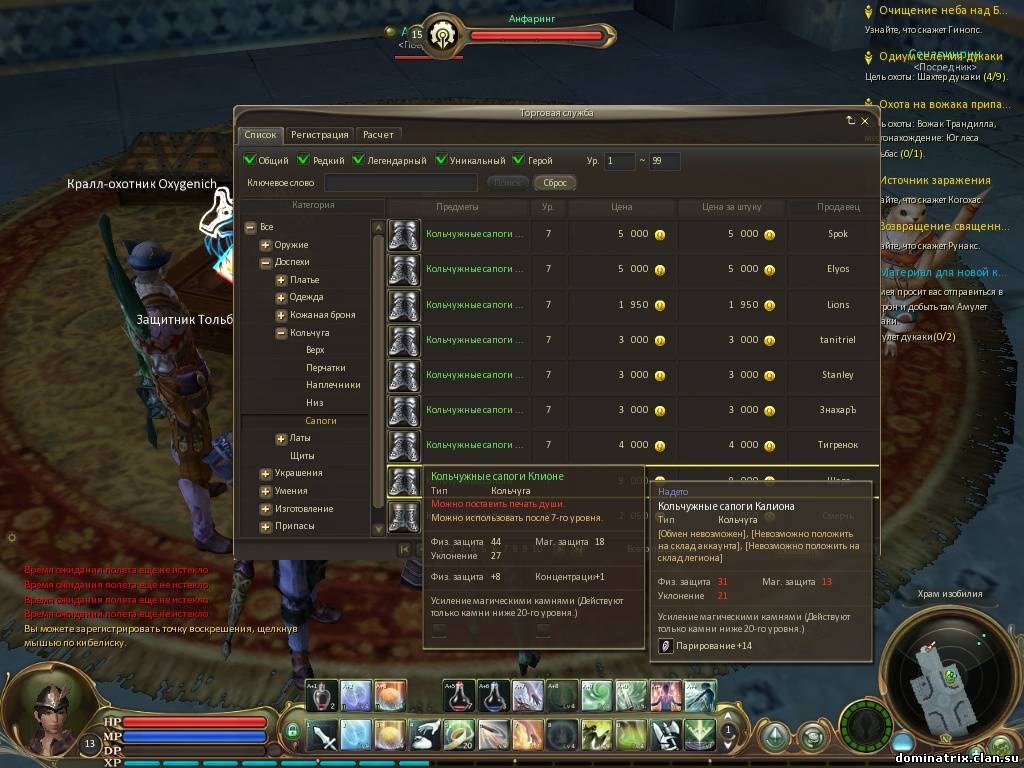Click the maximum level field showing 99

coord(664,161)
